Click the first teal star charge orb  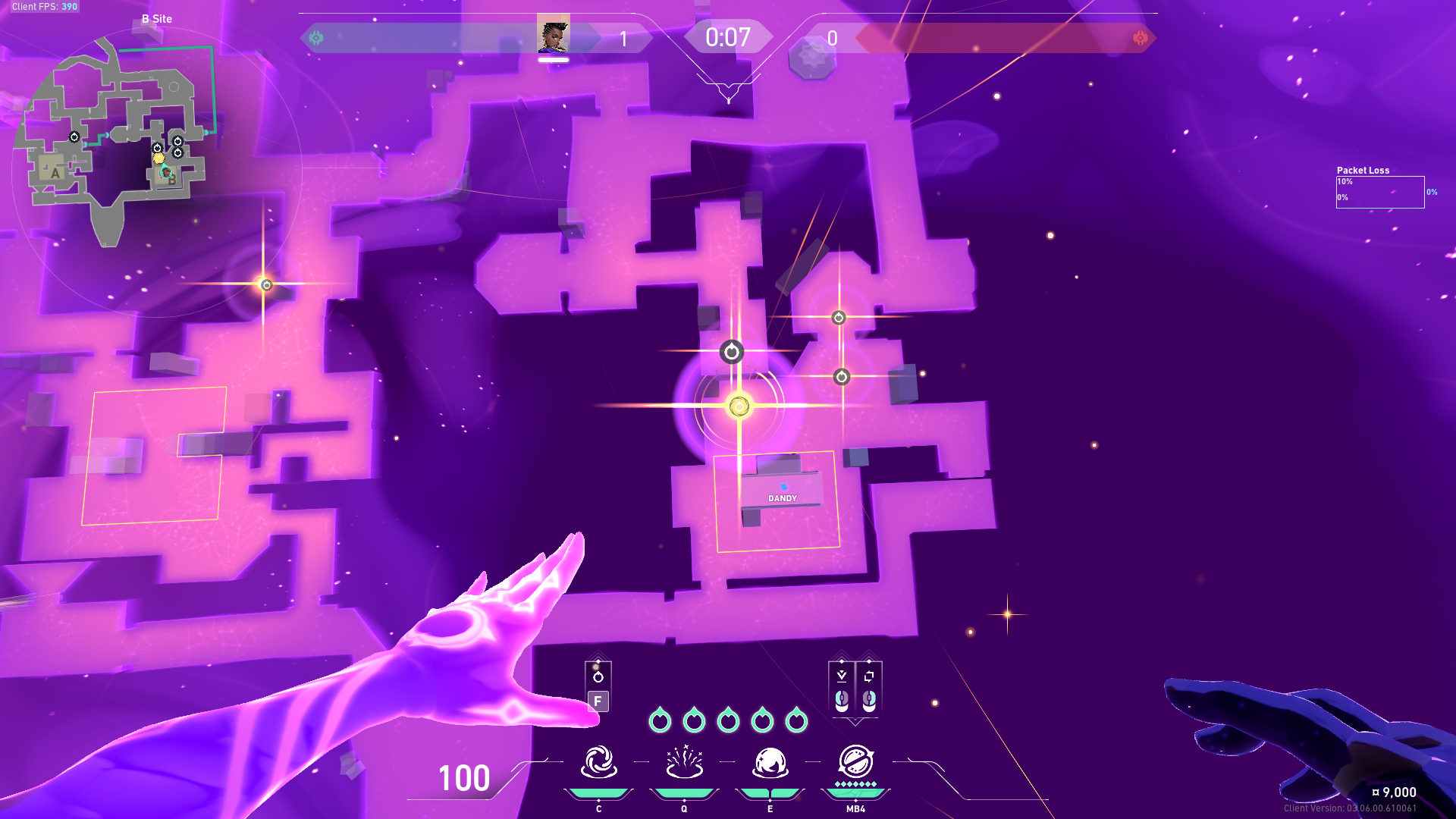pyautogui.click(x=662, y=721)
